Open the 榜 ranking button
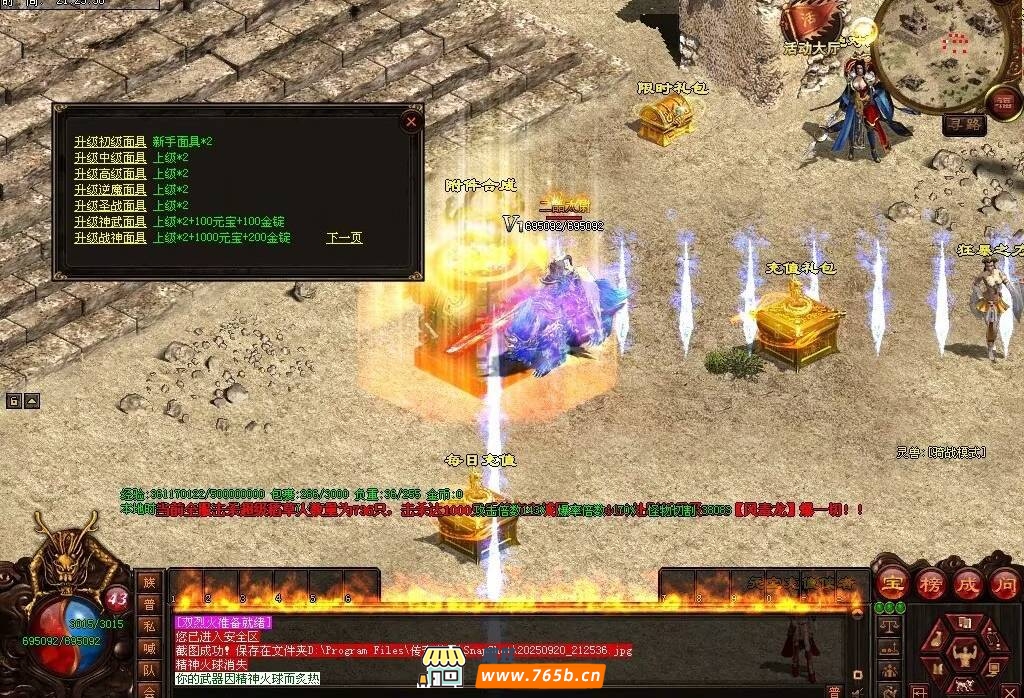 click(x=931, y=583)
